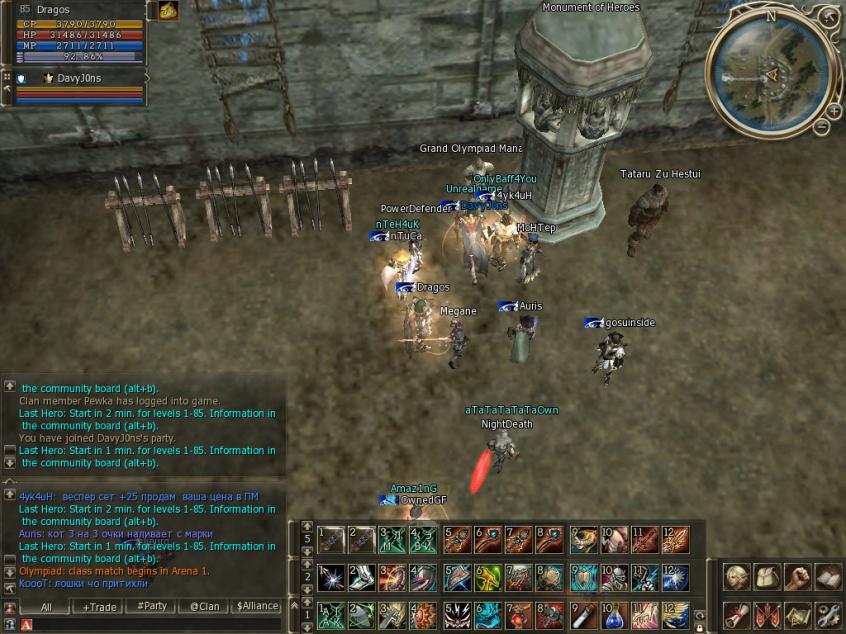846x634 pixels.
Task: Zoom out the minimap with the minus button
Action: 821,126
